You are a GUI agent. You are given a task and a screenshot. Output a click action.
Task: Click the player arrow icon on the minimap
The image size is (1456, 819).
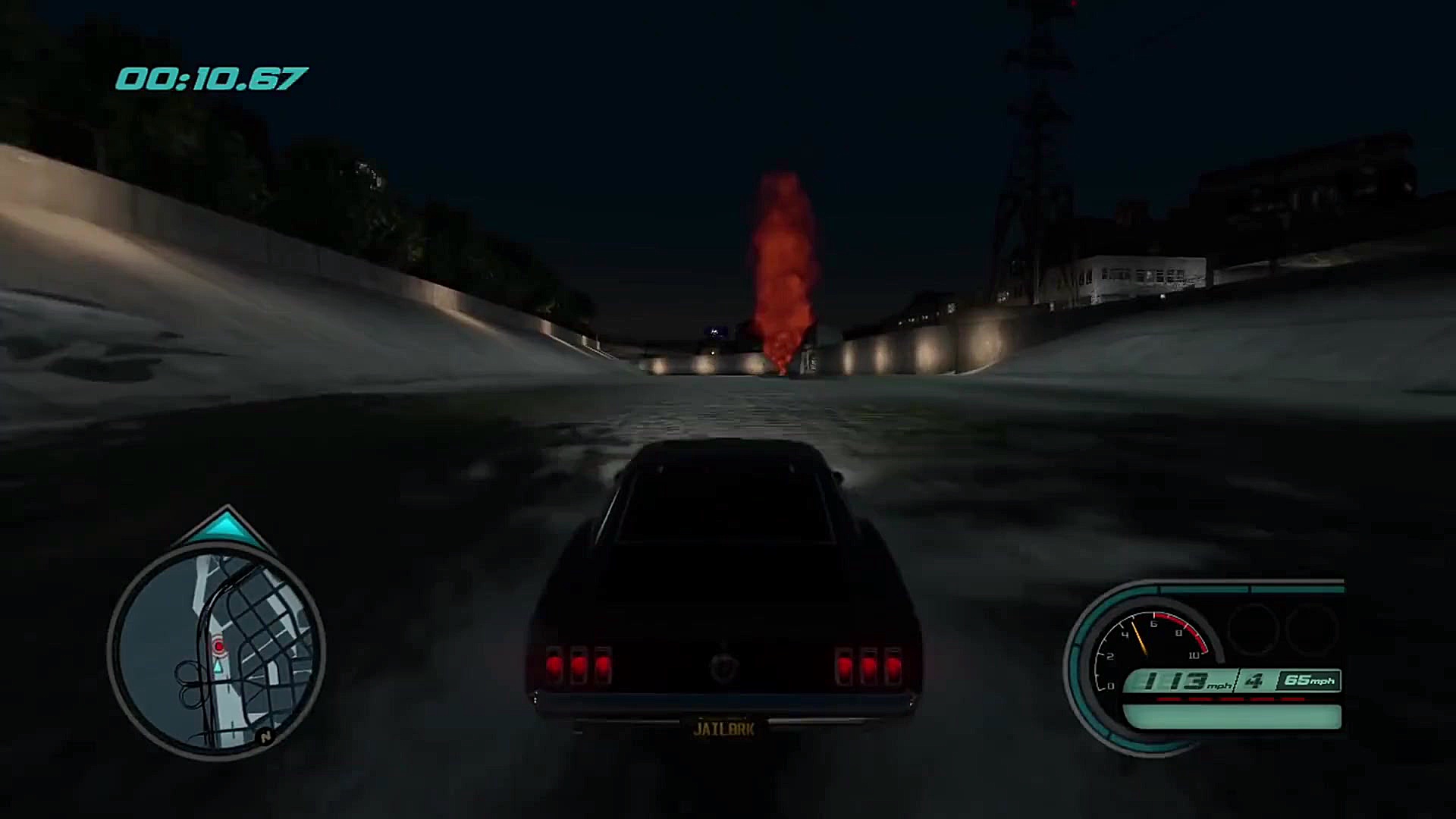pos(218,667)
